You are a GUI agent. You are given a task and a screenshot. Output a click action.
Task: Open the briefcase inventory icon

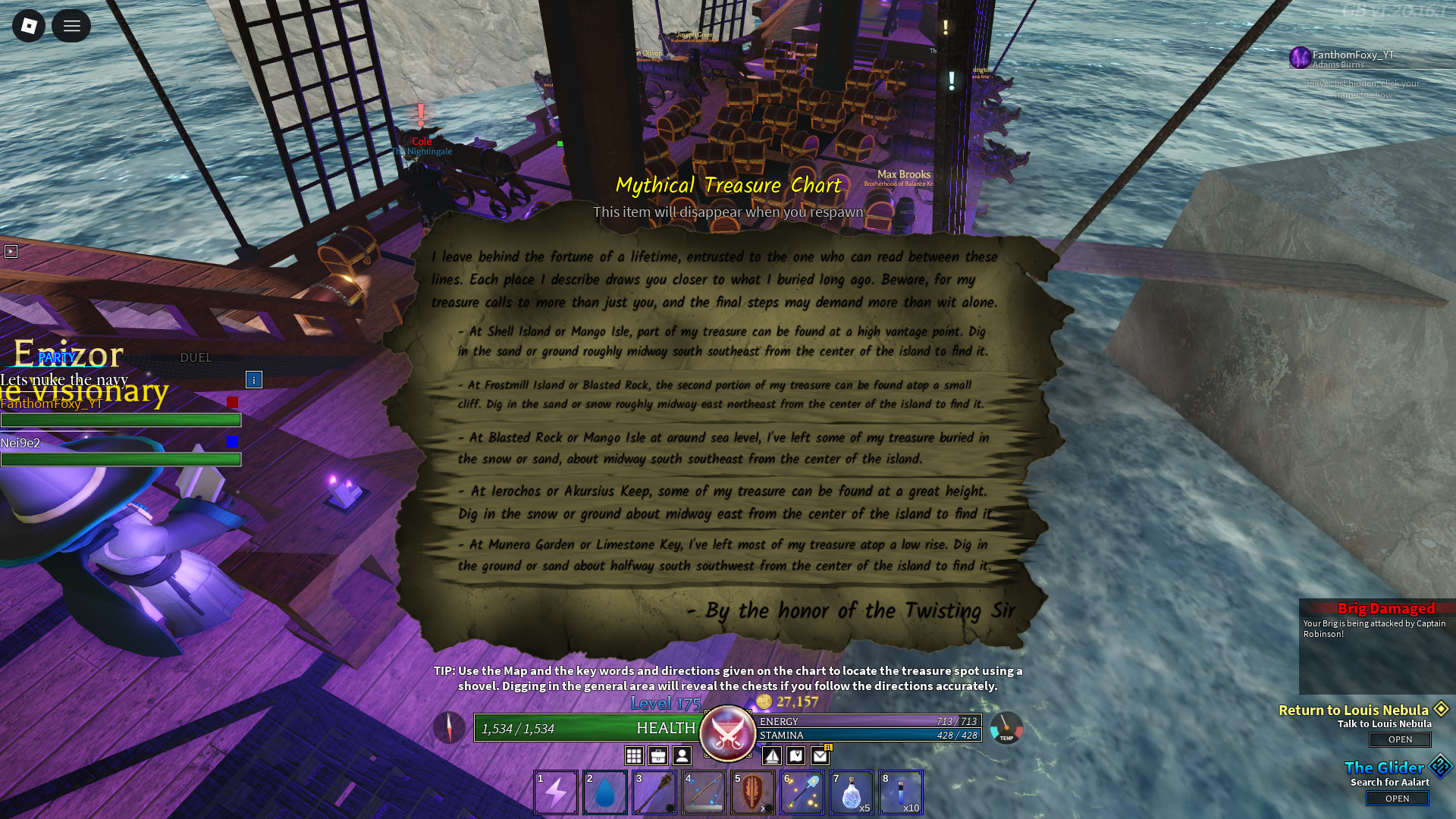(x=658, y=755)
